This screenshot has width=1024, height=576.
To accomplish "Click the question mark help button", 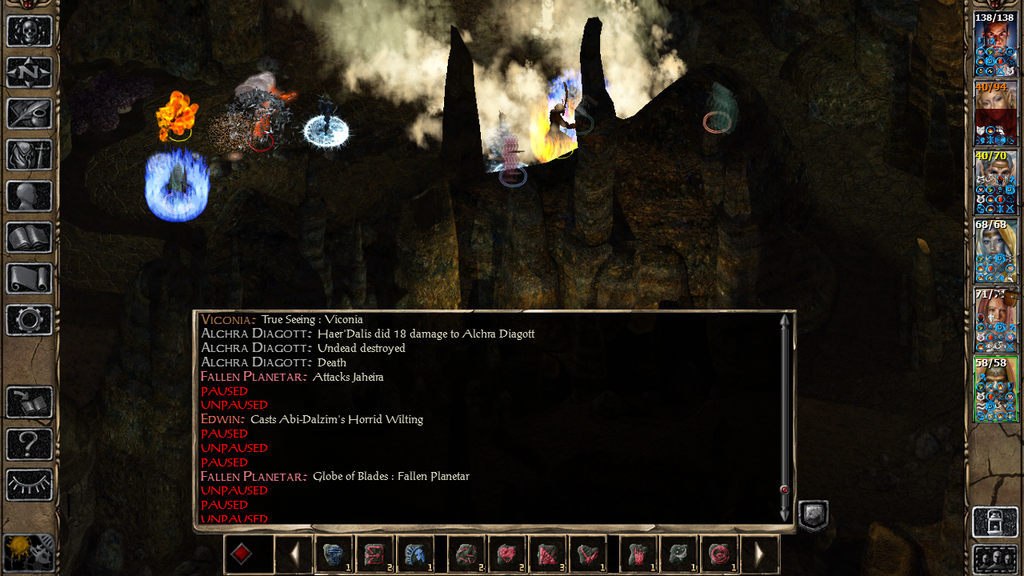I will (x=29, y=443).
